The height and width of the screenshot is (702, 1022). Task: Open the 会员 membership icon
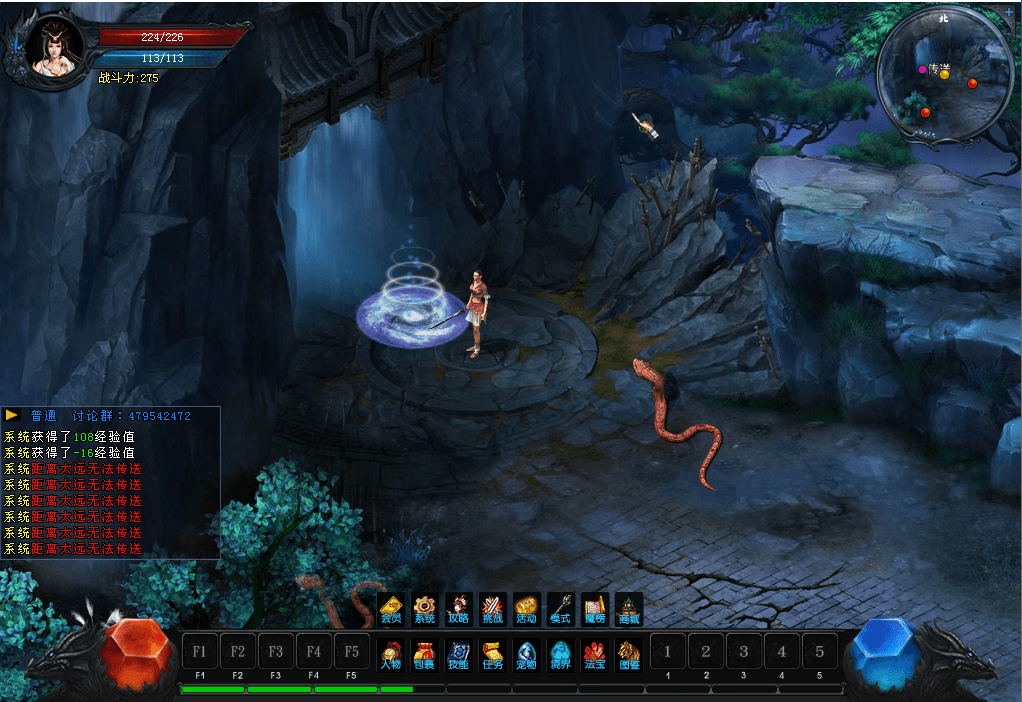[391, 608]
